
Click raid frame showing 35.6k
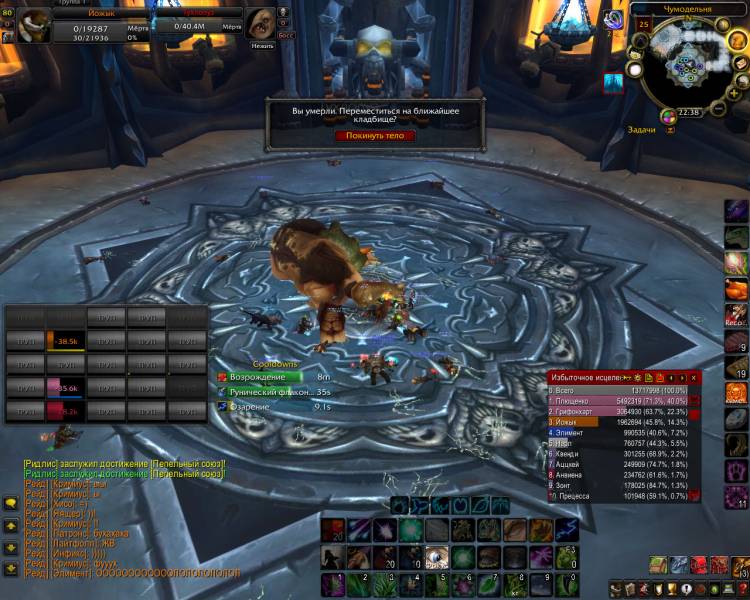tap(63, 388)
